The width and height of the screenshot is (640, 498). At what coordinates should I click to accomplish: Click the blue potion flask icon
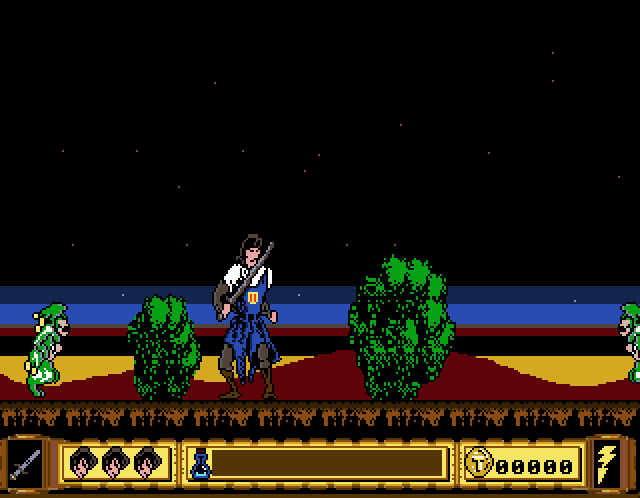(200, 464)
